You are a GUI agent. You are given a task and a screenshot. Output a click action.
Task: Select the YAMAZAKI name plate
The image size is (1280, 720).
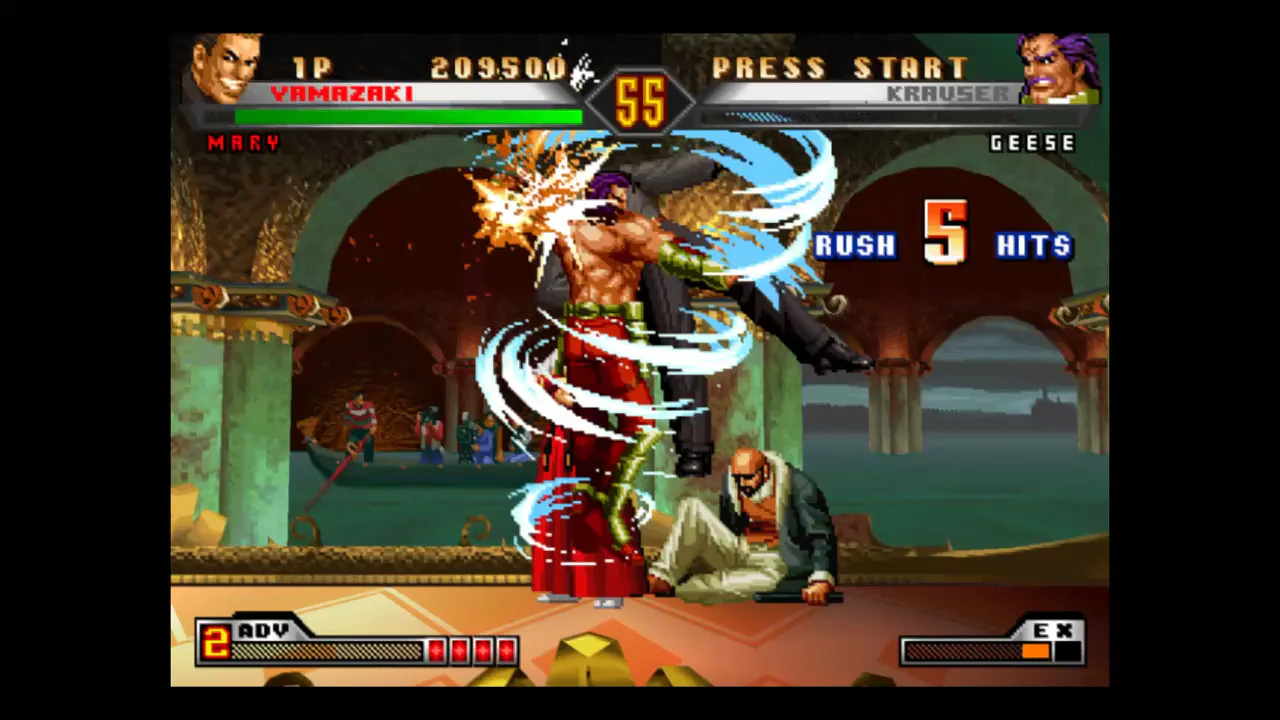click(x=342, y=93)
